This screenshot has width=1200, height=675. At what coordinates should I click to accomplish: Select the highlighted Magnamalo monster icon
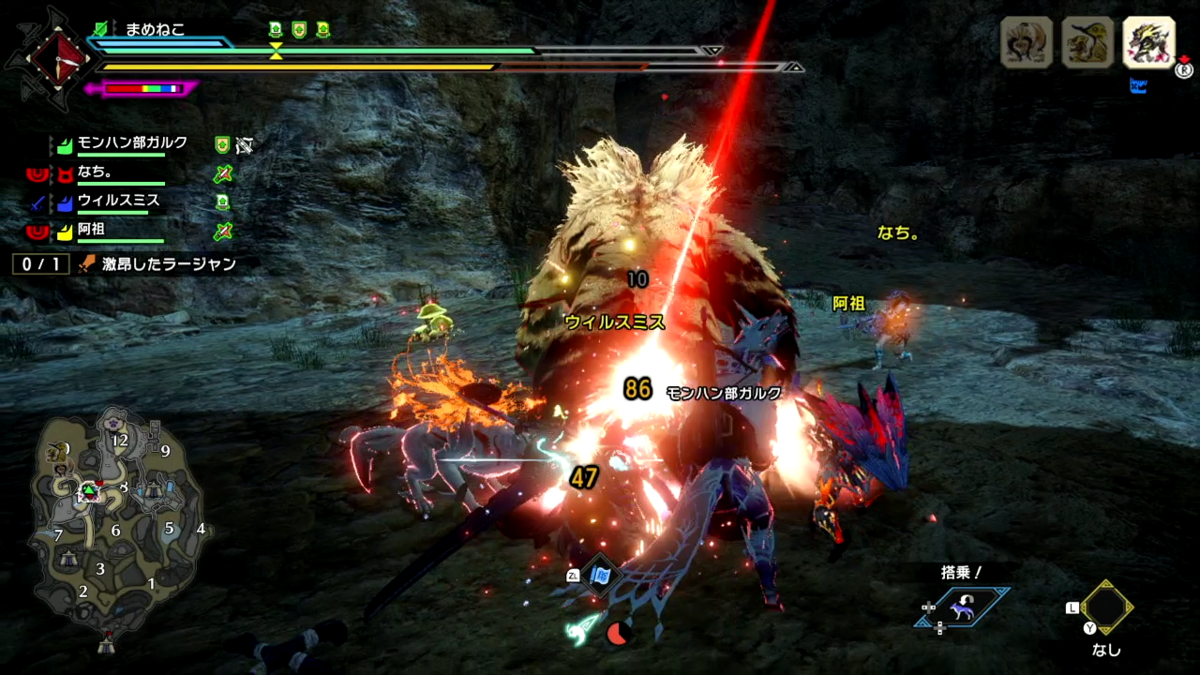[1148, 43]
